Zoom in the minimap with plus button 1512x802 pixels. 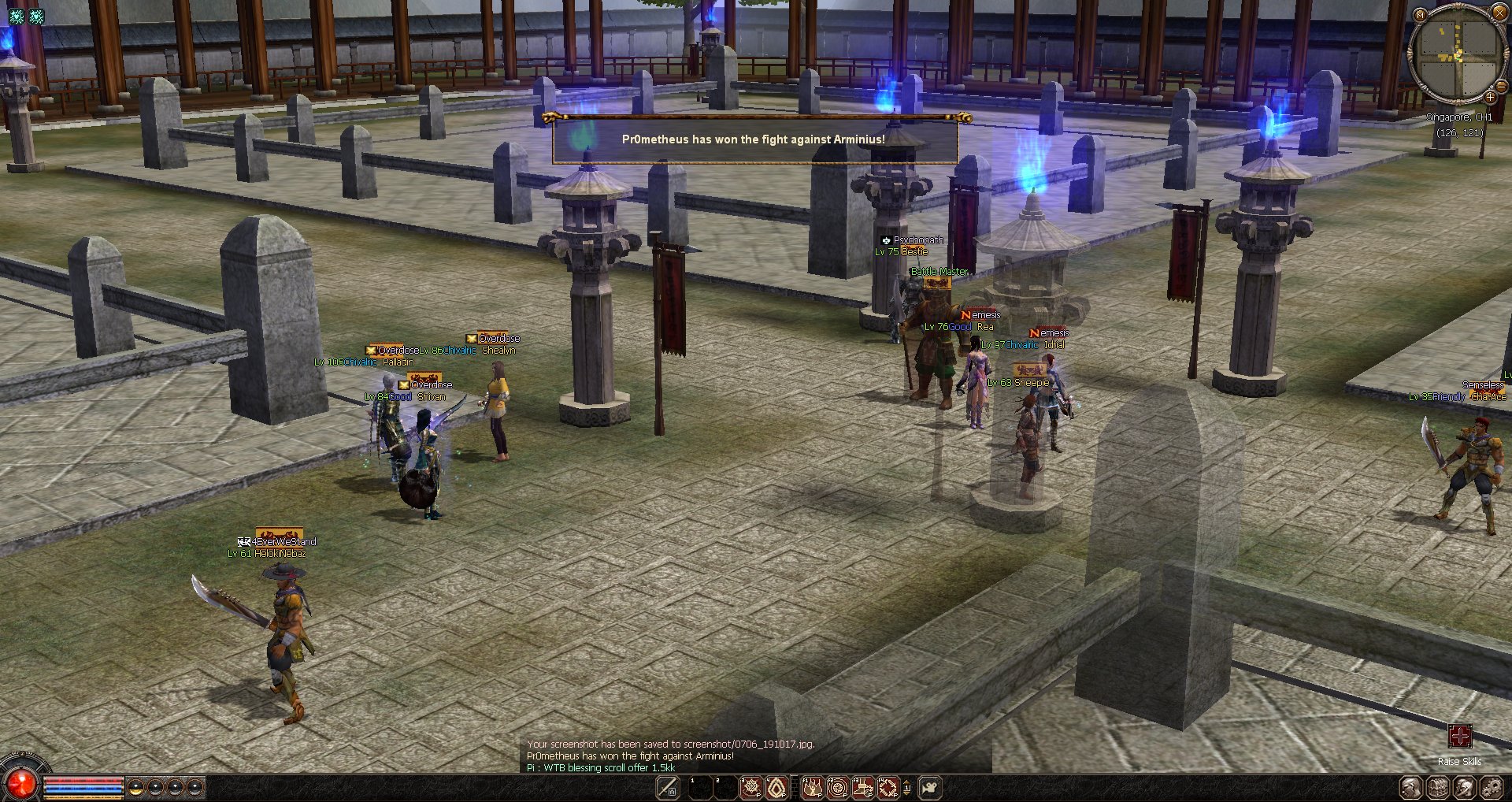point(1490,98)
